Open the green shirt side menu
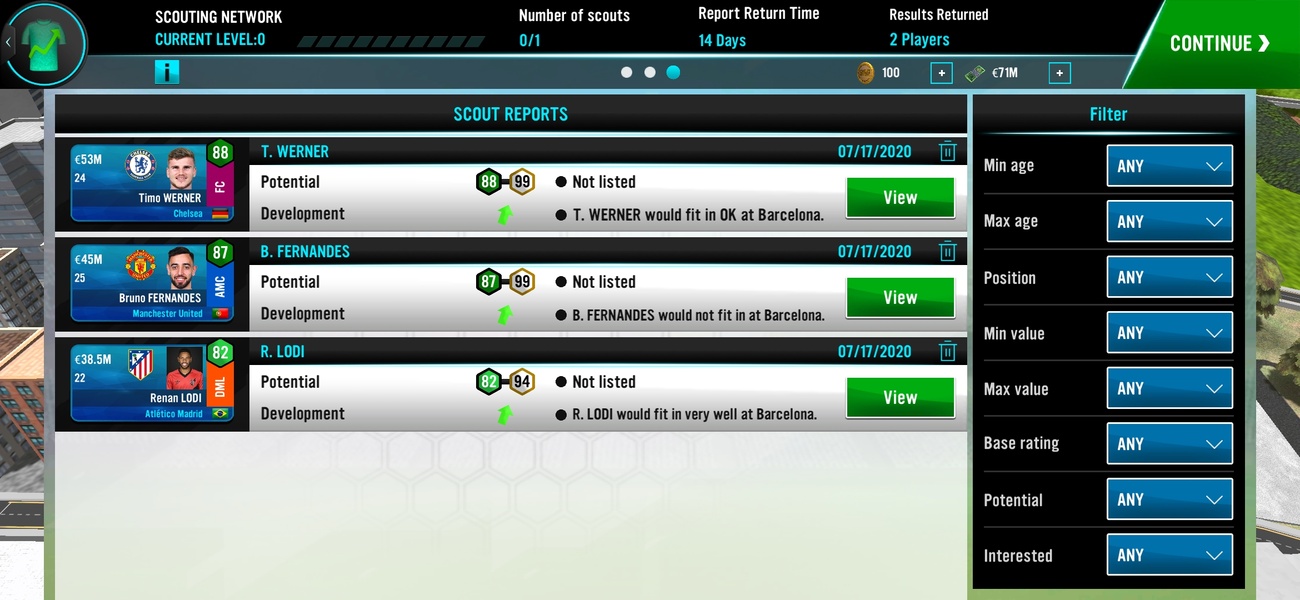This screenshot has width=1300, height=600. coord(46,43)
